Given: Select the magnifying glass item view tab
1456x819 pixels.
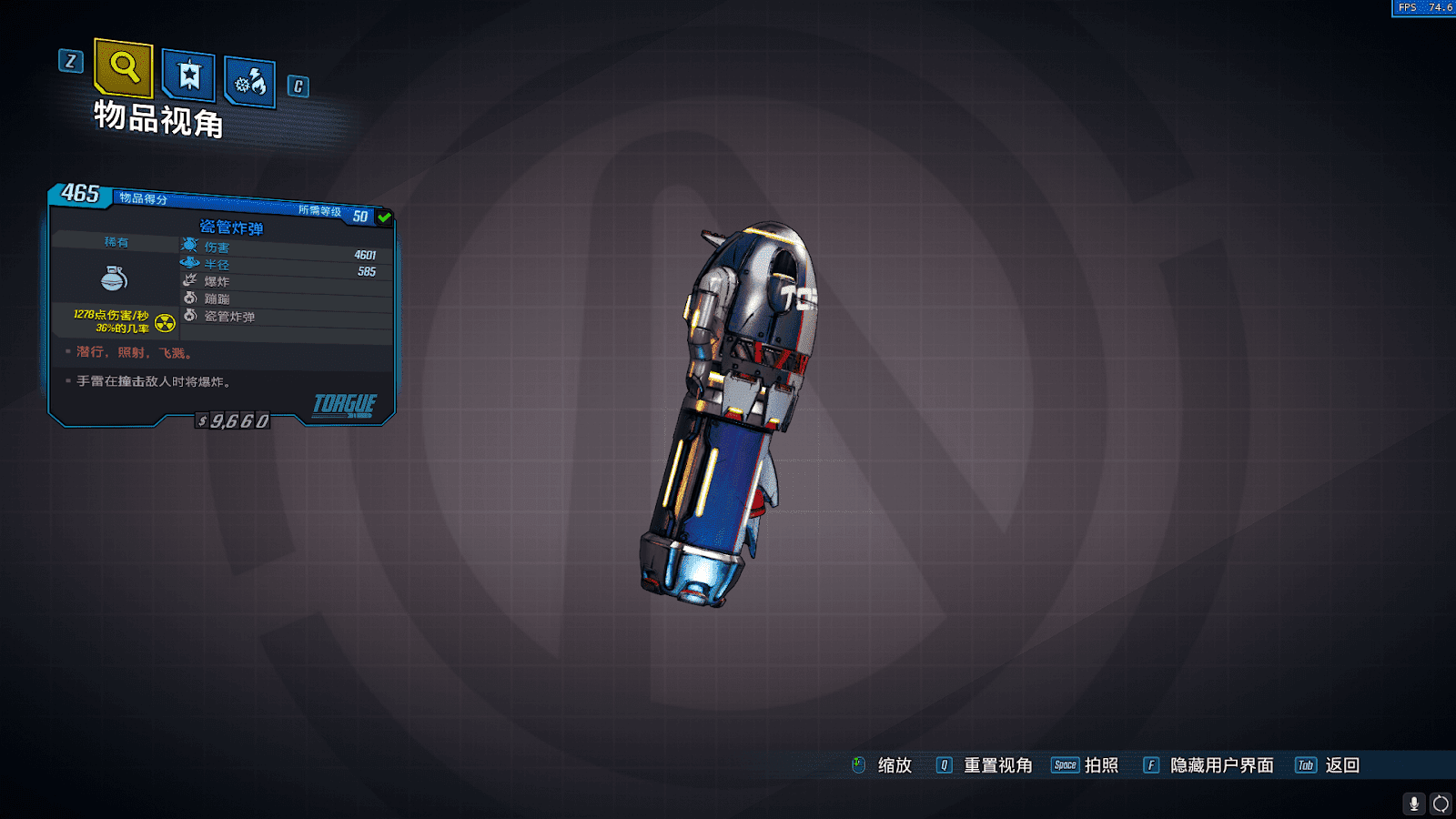Looking at the screenshot, I should coord(124,67).
